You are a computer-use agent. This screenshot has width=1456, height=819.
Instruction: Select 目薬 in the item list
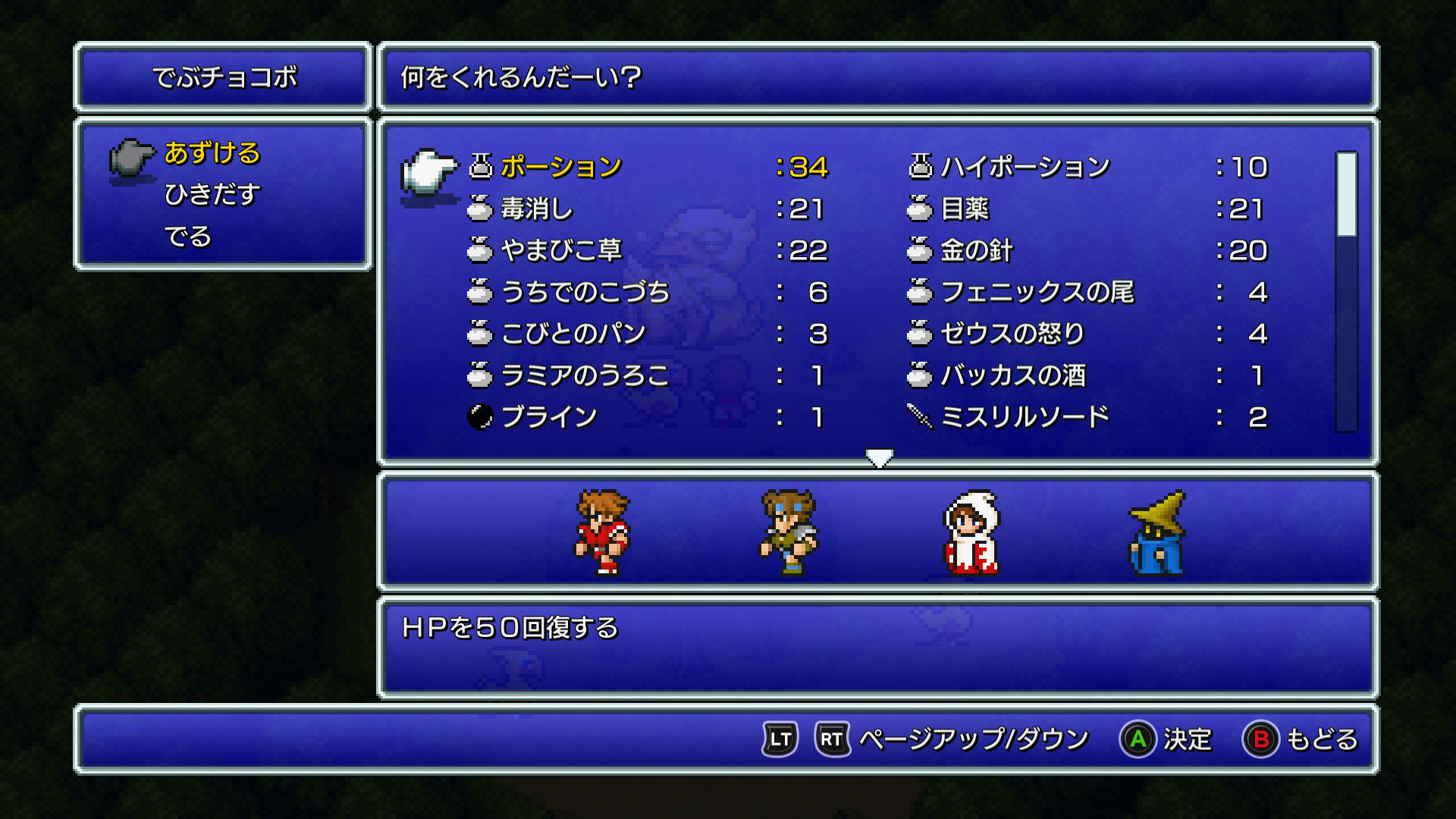965,209
